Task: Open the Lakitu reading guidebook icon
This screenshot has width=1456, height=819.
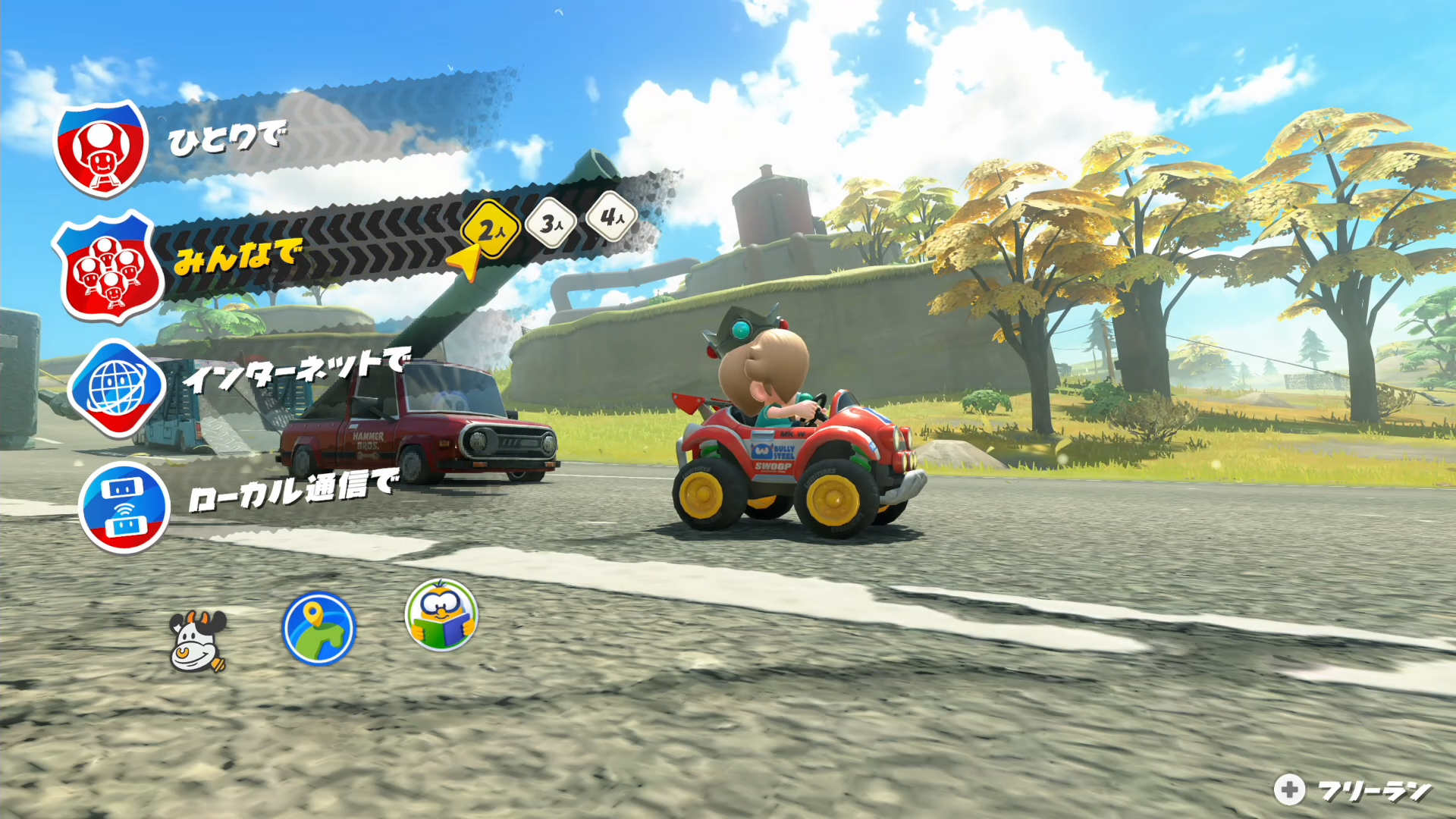Action: [x=441, y=615]
